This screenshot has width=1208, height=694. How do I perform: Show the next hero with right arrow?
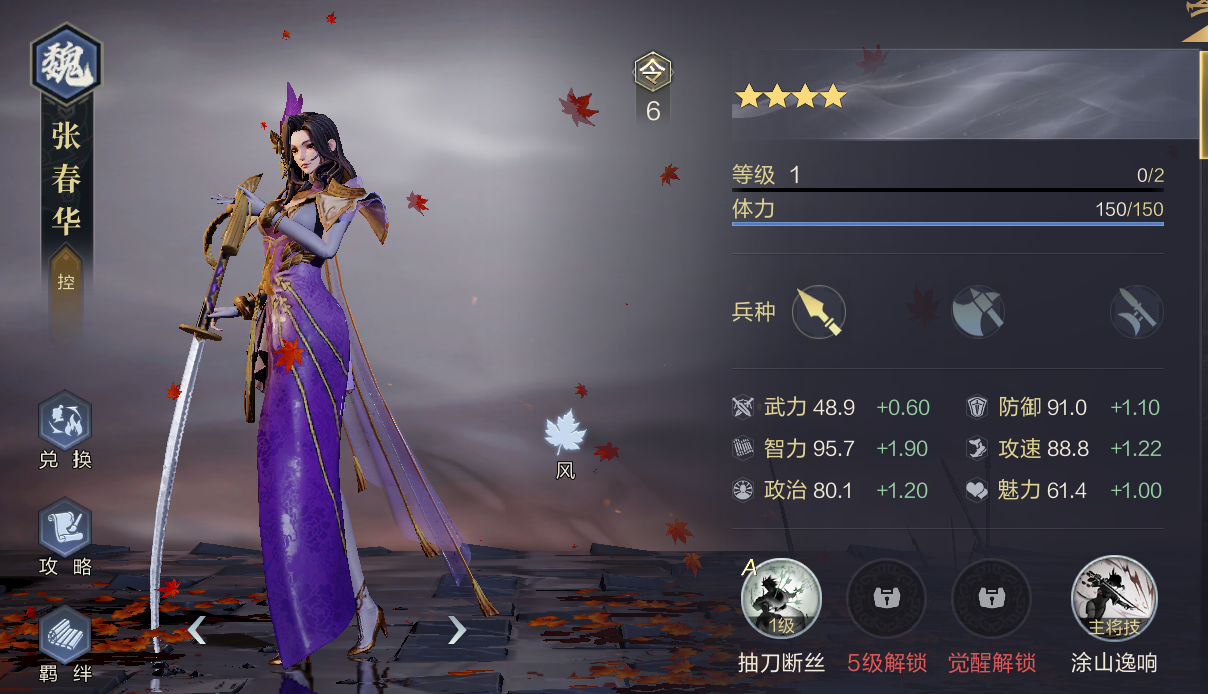(457, 629)
